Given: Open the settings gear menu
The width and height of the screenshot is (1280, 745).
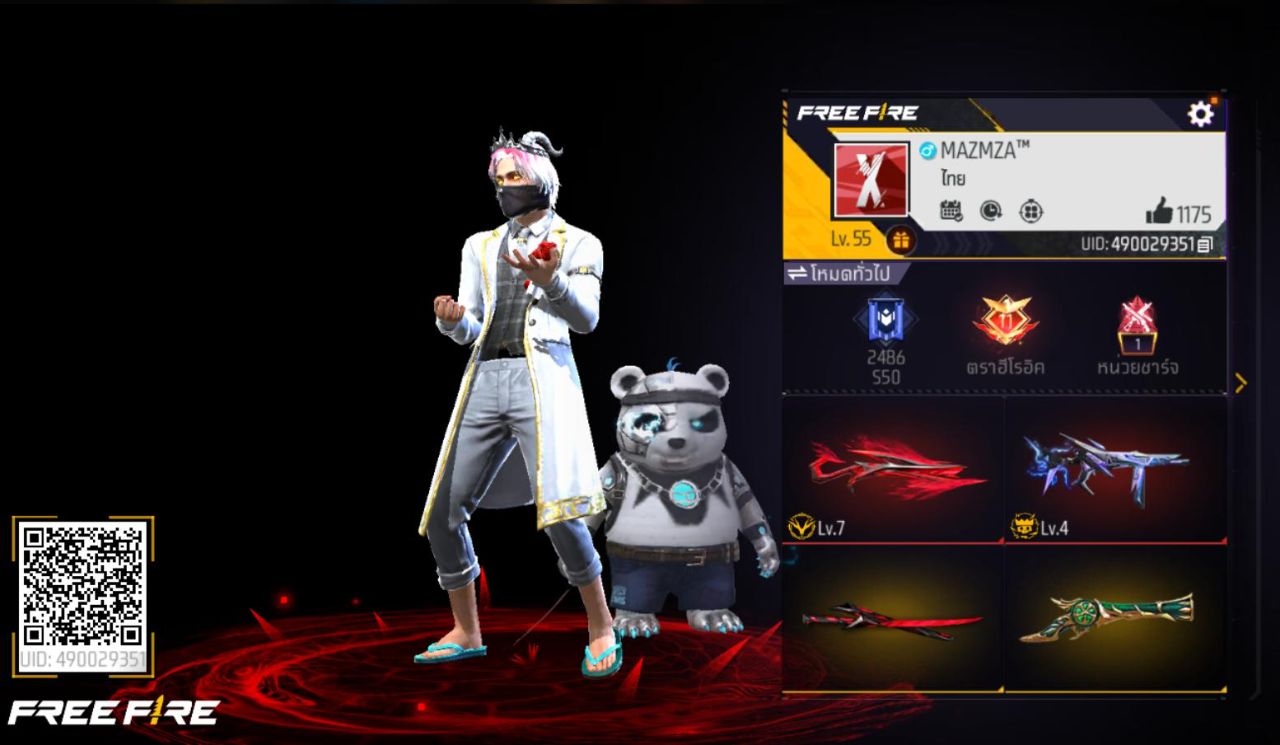Looking at the screenshot, I should [1201, 114].
